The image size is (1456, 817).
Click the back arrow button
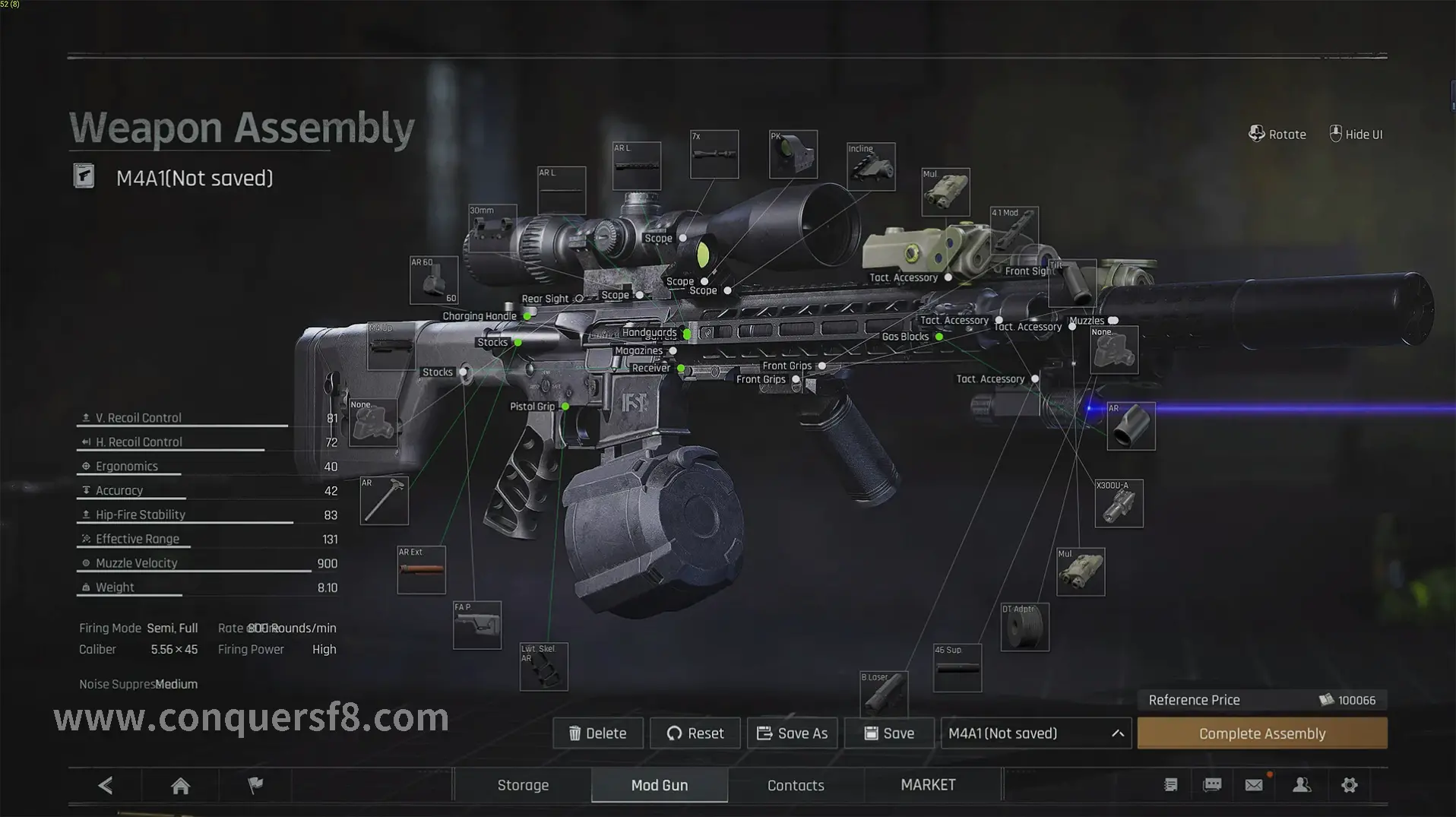[106, 785]
